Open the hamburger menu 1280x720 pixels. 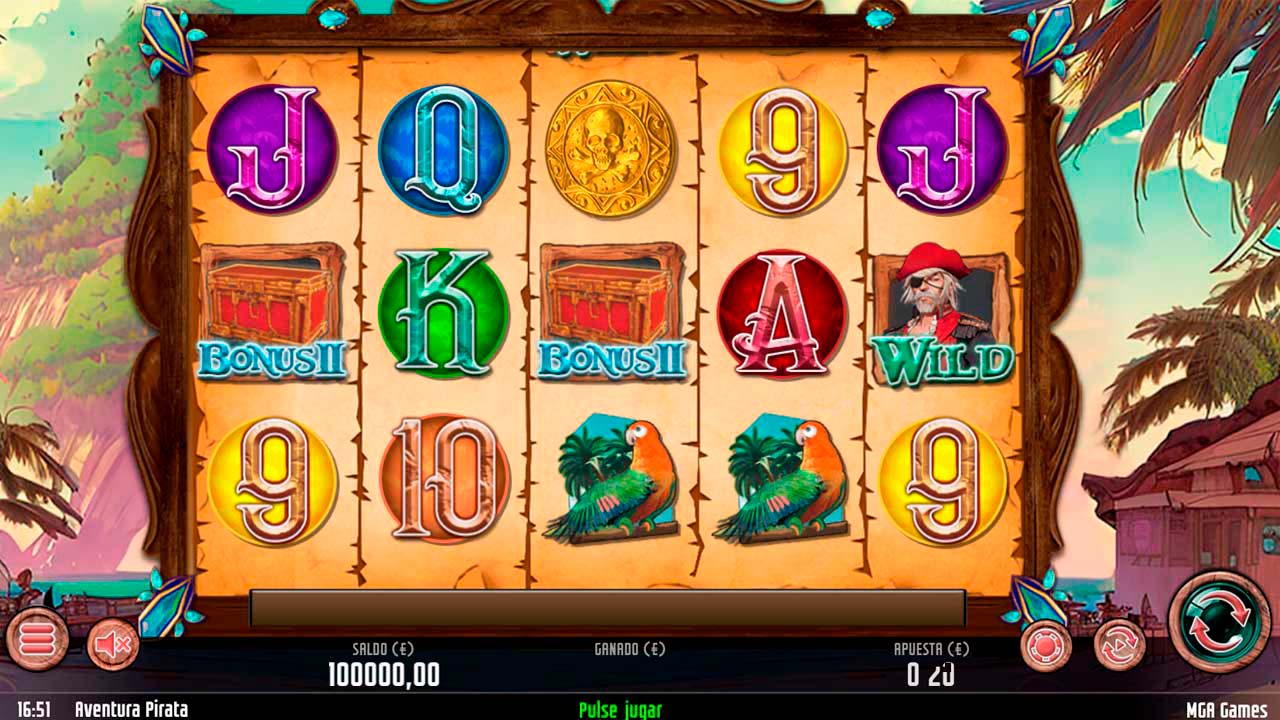click(37, 638)
